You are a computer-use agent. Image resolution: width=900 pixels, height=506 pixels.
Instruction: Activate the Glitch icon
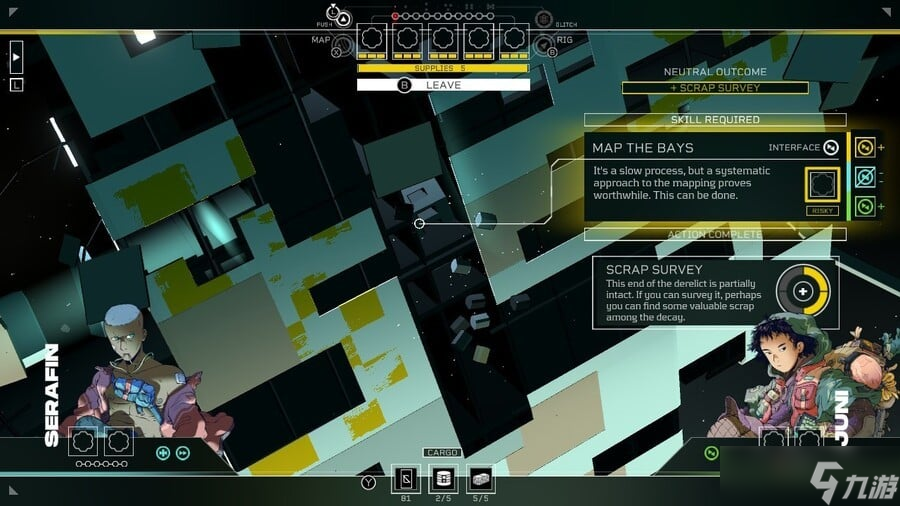pos(544,19)
